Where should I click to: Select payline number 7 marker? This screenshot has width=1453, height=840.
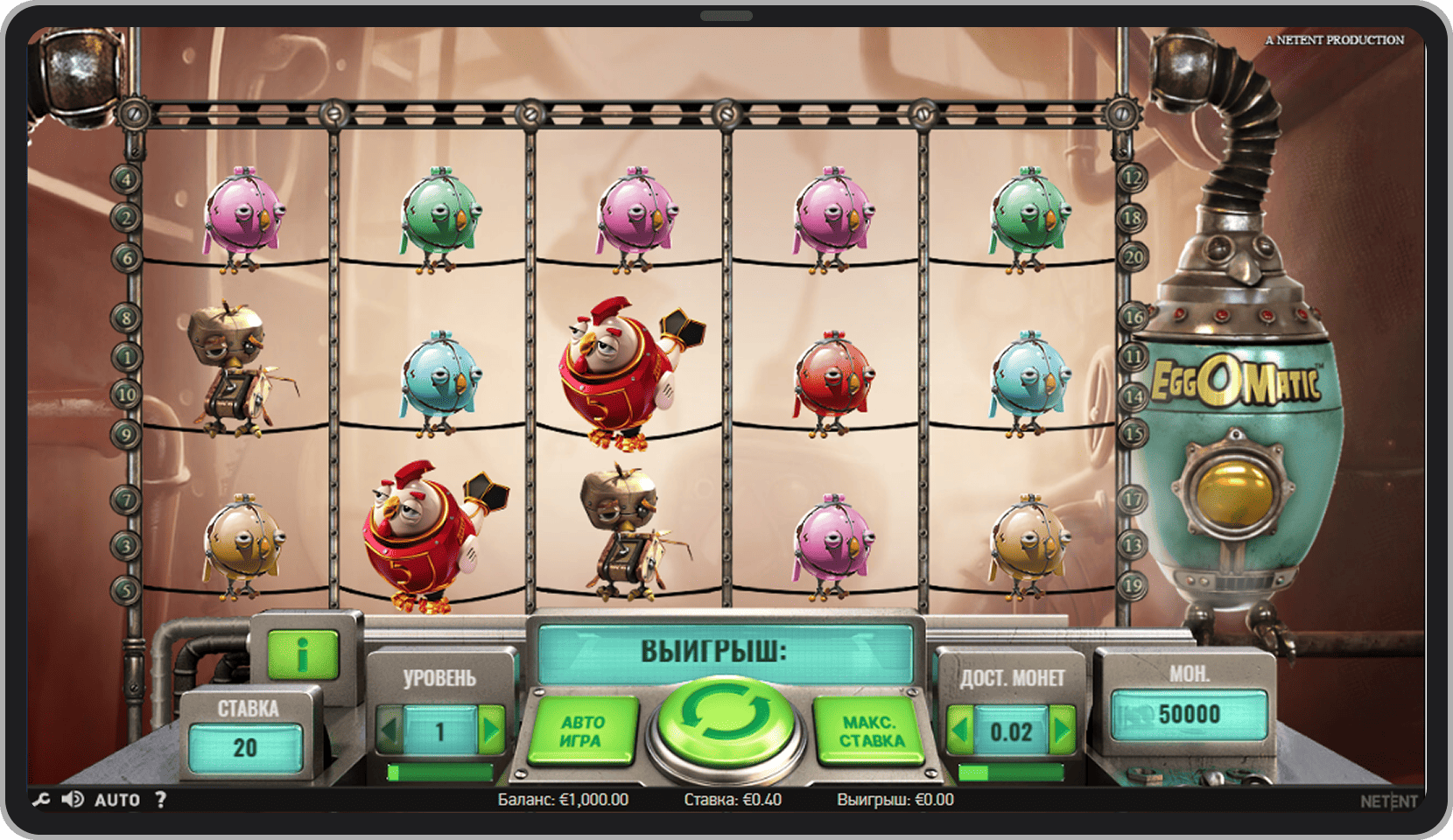click(126, 500)
